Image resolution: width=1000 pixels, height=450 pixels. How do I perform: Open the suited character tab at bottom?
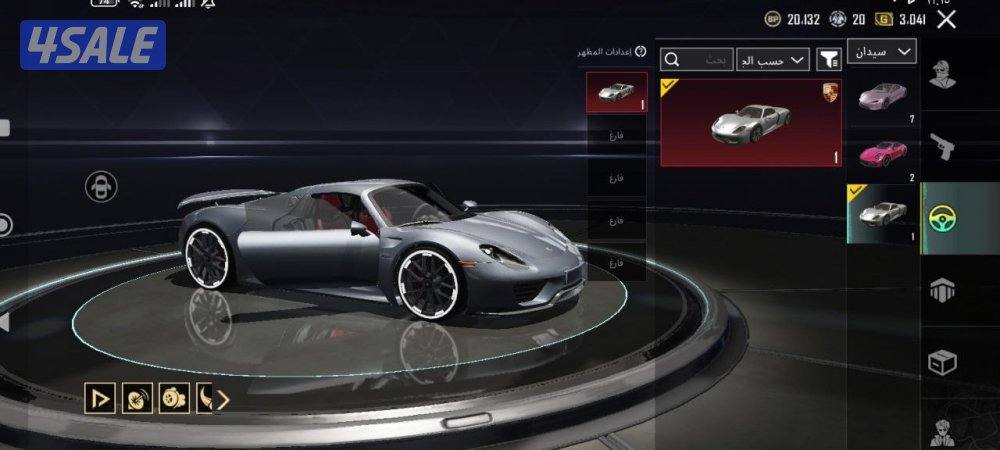point(942,430)
